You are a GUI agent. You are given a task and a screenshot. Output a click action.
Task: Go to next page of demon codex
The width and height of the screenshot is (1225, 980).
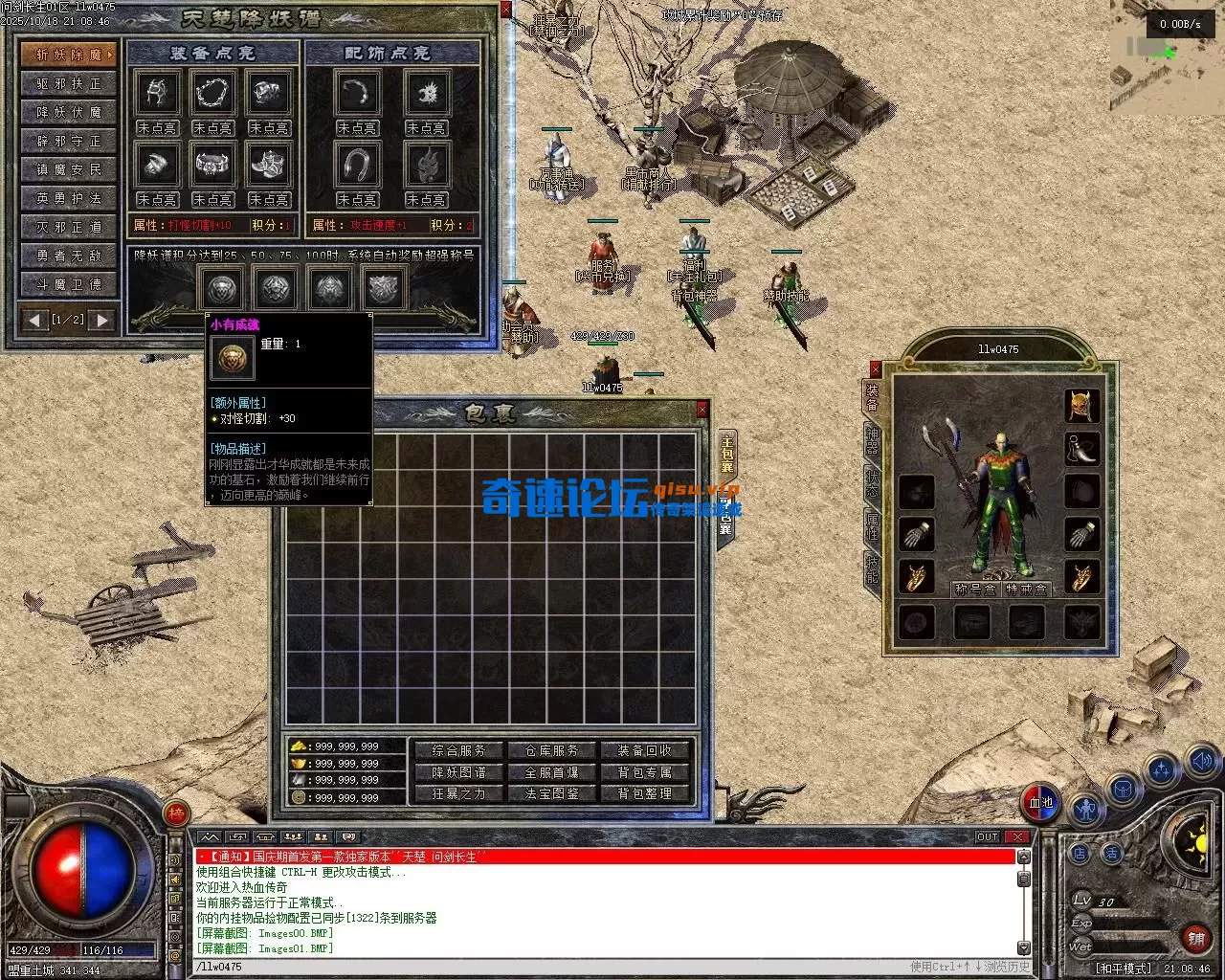(101, 320)
